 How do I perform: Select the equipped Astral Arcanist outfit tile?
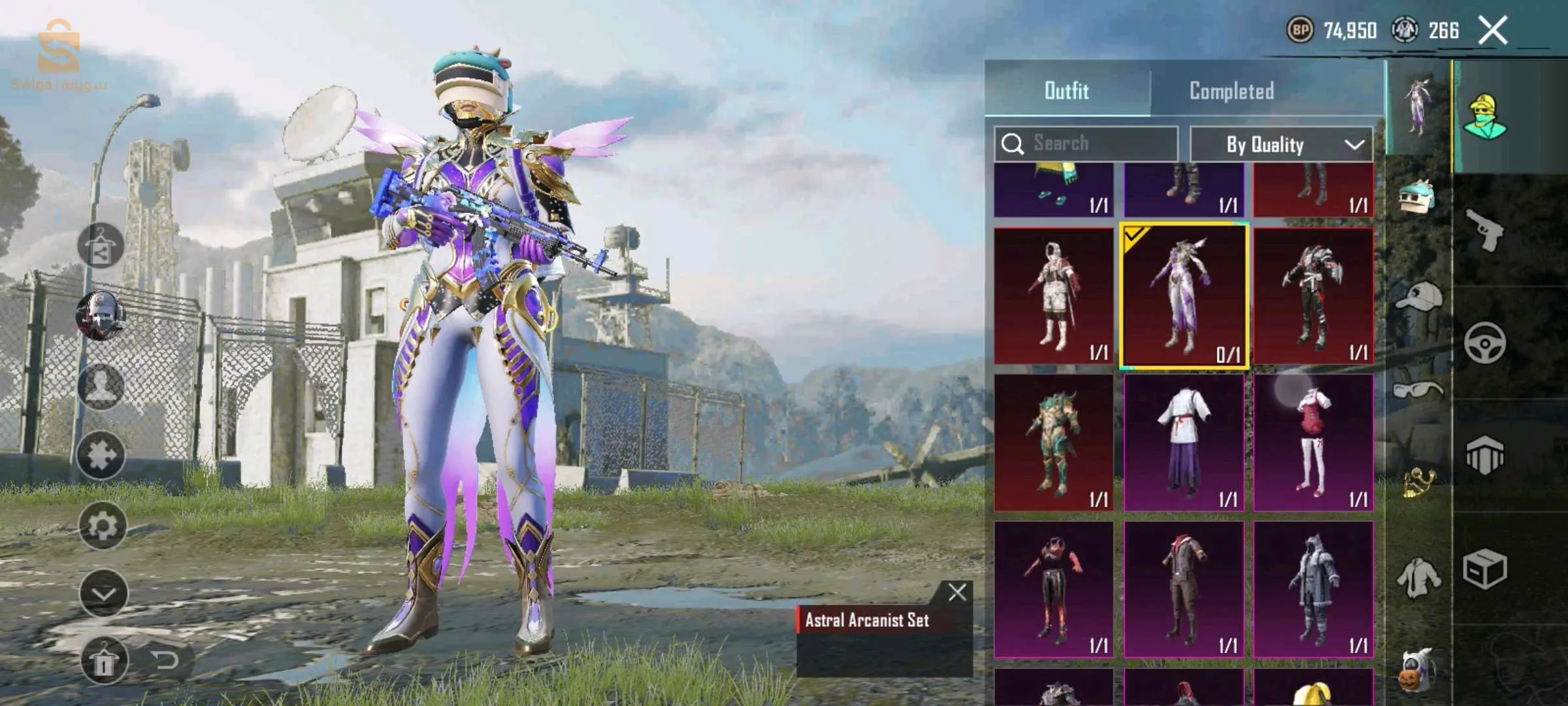1184,296
